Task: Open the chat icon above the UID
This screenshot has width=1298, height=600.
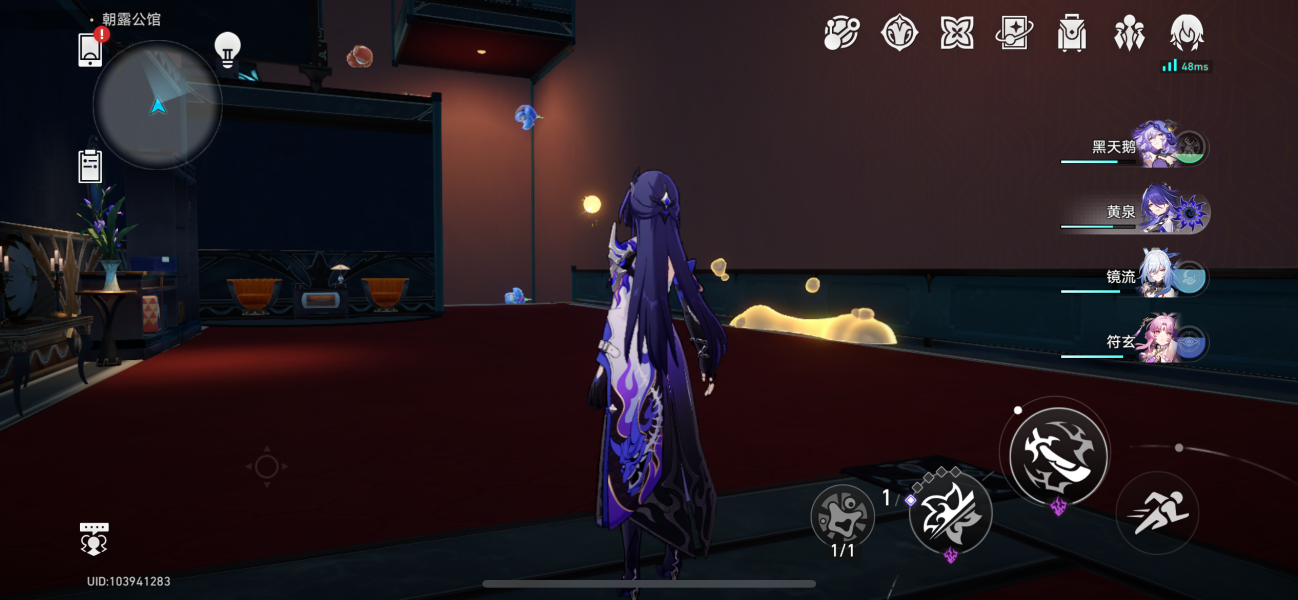Action: 94,537
